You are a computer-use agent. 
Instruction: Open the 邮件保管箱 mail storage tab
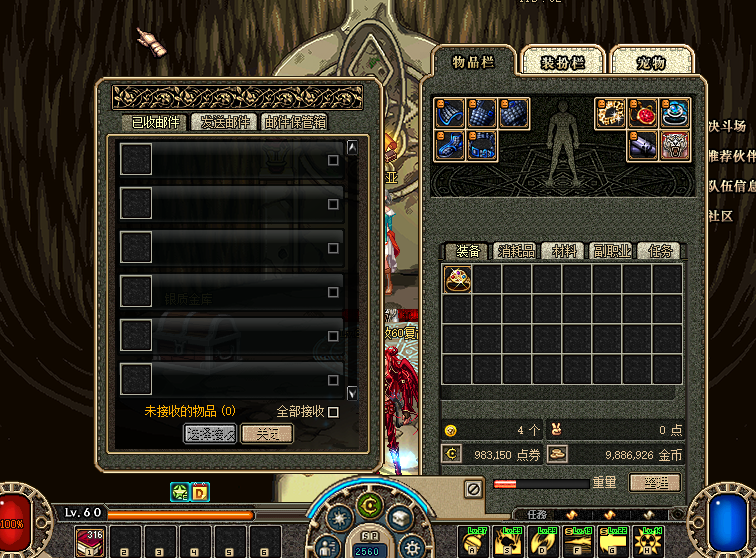[294, 122]
